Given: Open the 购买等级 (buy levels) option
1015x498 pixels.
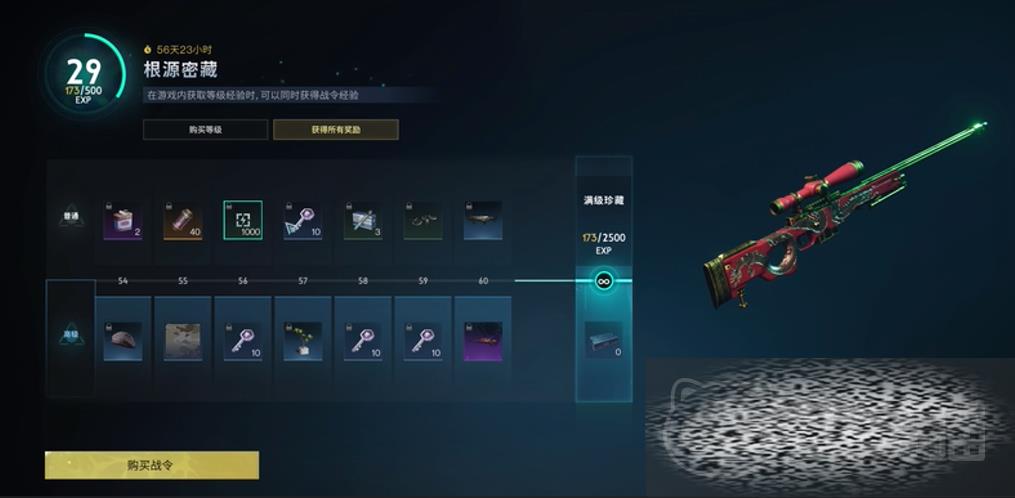Looking at the screenshot, I should [205, 129].
